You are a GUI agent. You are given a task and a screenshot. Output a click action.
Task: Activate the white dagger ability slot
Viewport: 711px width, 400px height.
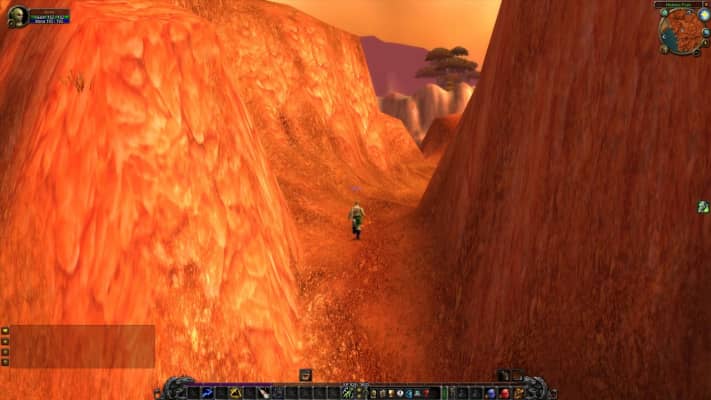click(265, 393)
